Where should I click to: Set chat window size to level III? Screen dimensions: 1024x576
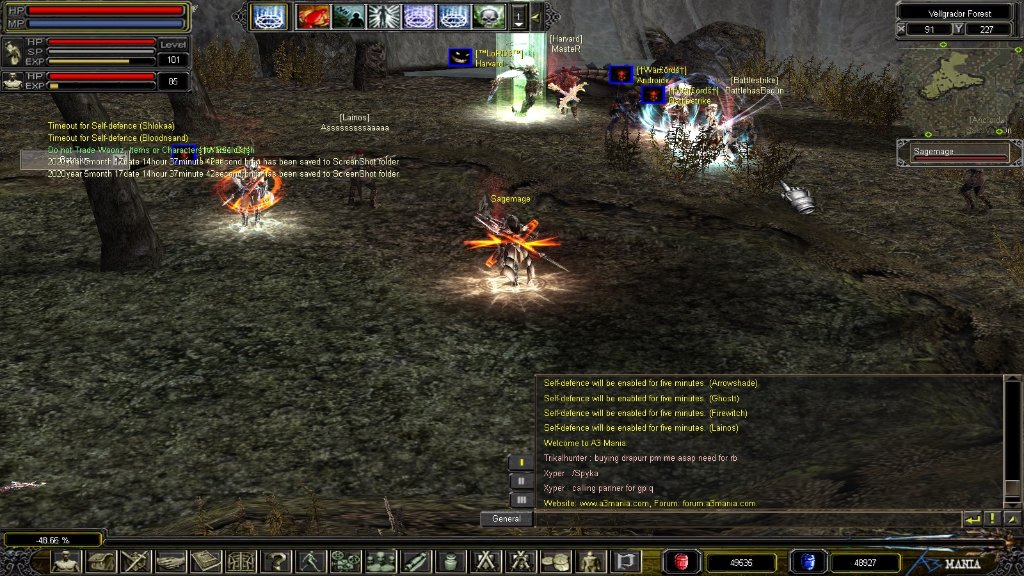pyautogui.click(x=520, y=498)
